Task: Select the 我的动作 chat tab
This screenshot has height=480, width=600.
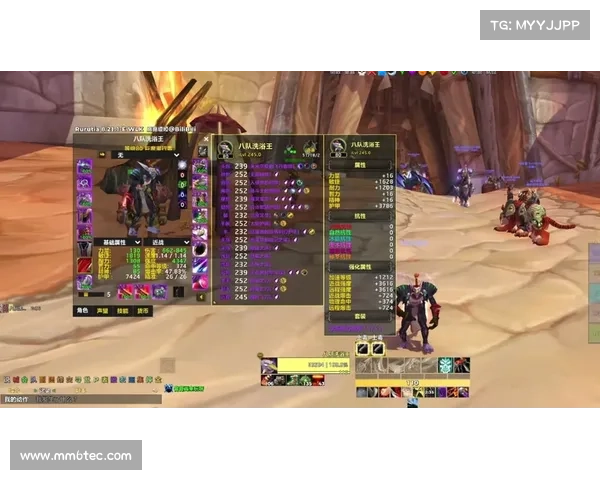Action: click(x=18, y=399)
